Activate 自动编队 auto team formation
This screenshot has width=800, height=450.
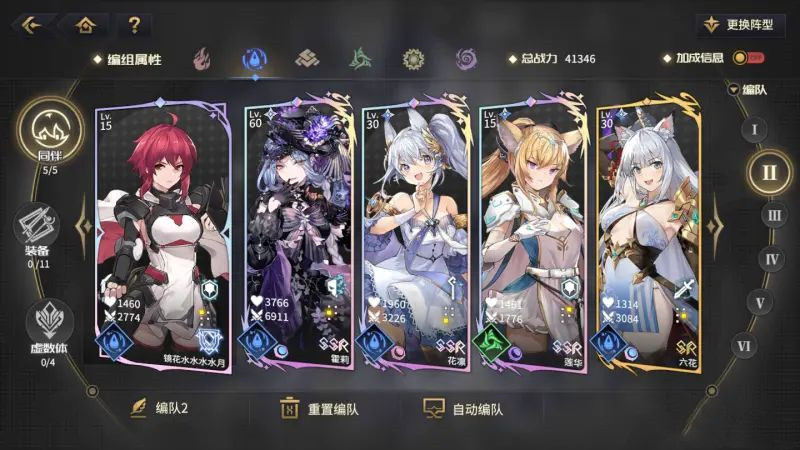click(x=463, y=409)
